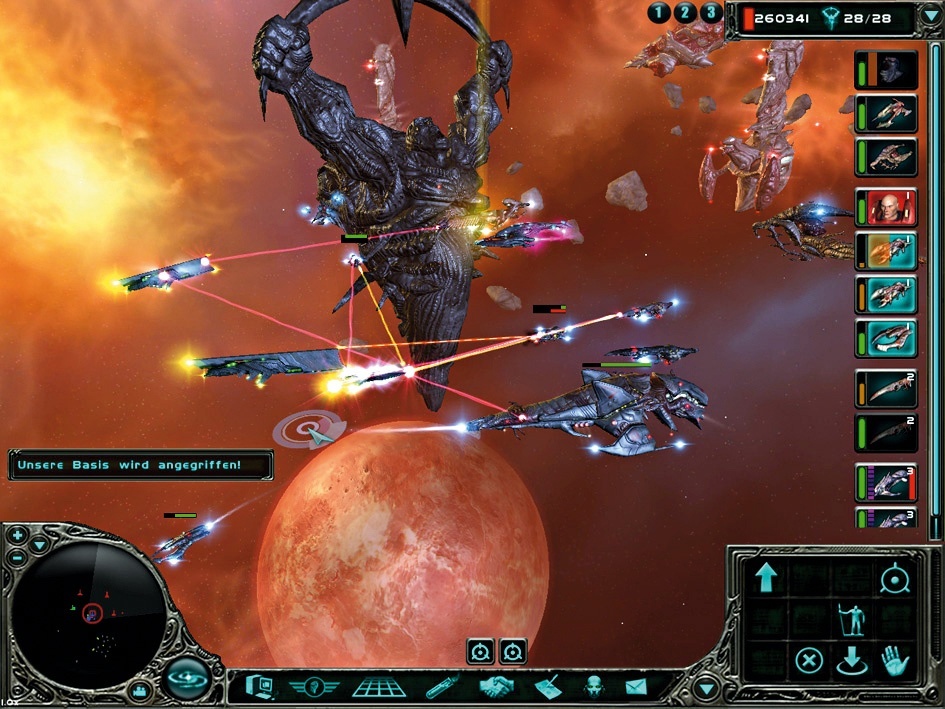Screen dimensions: 945x709
Task: Activate the down-arrow landing command
Action: click(851, 662)
